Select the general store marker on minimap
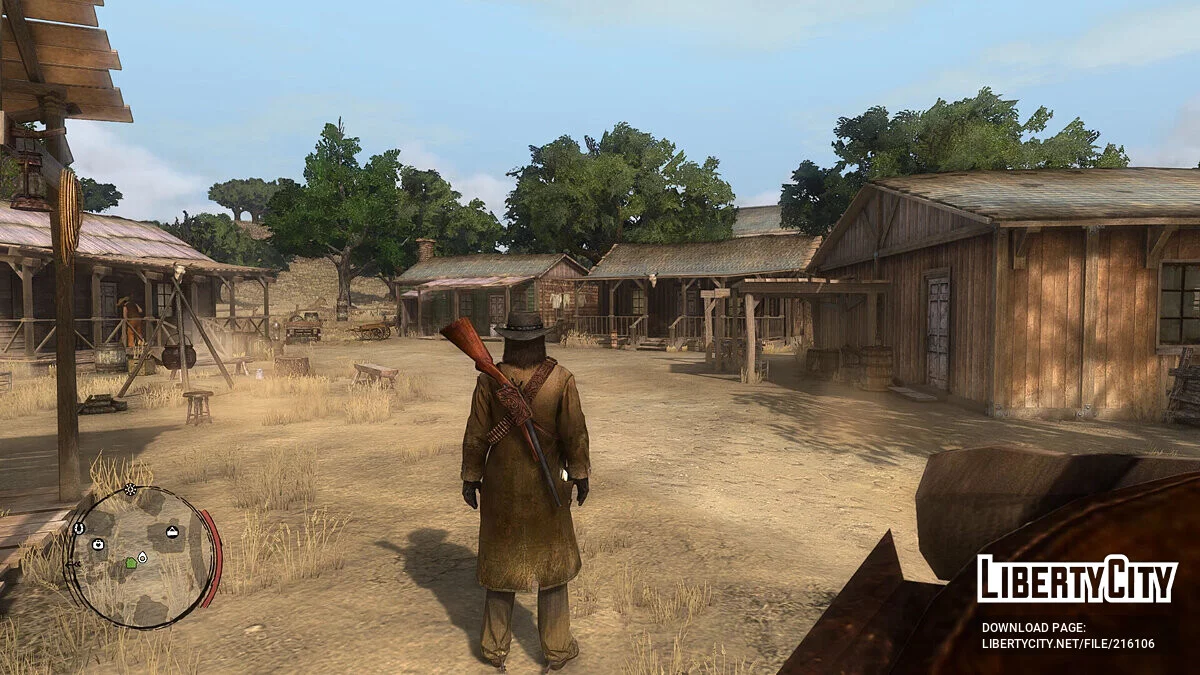 click(172, 531)
